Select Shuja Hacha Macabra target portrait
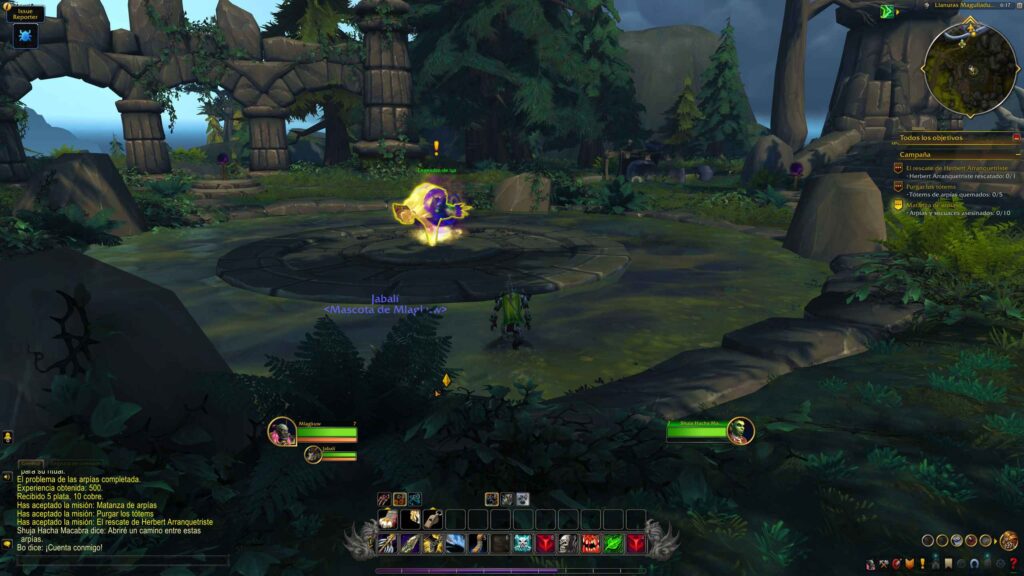 point(740,431)
